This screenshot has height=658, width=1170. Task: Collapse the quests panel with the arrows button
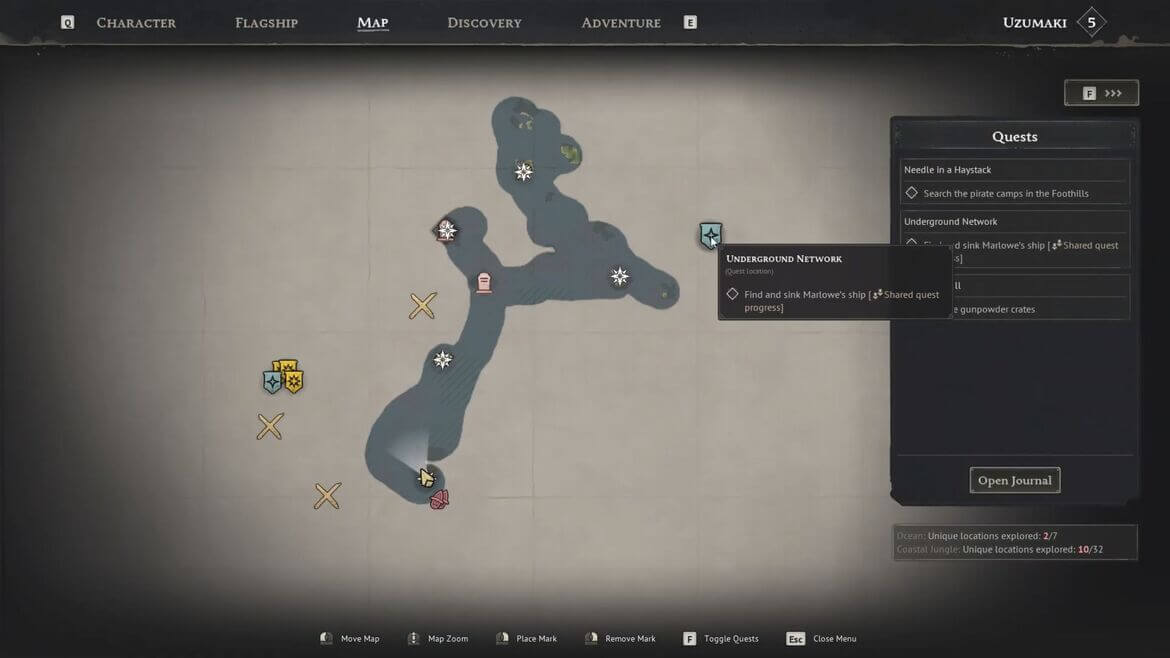(x=1101, y=93)
